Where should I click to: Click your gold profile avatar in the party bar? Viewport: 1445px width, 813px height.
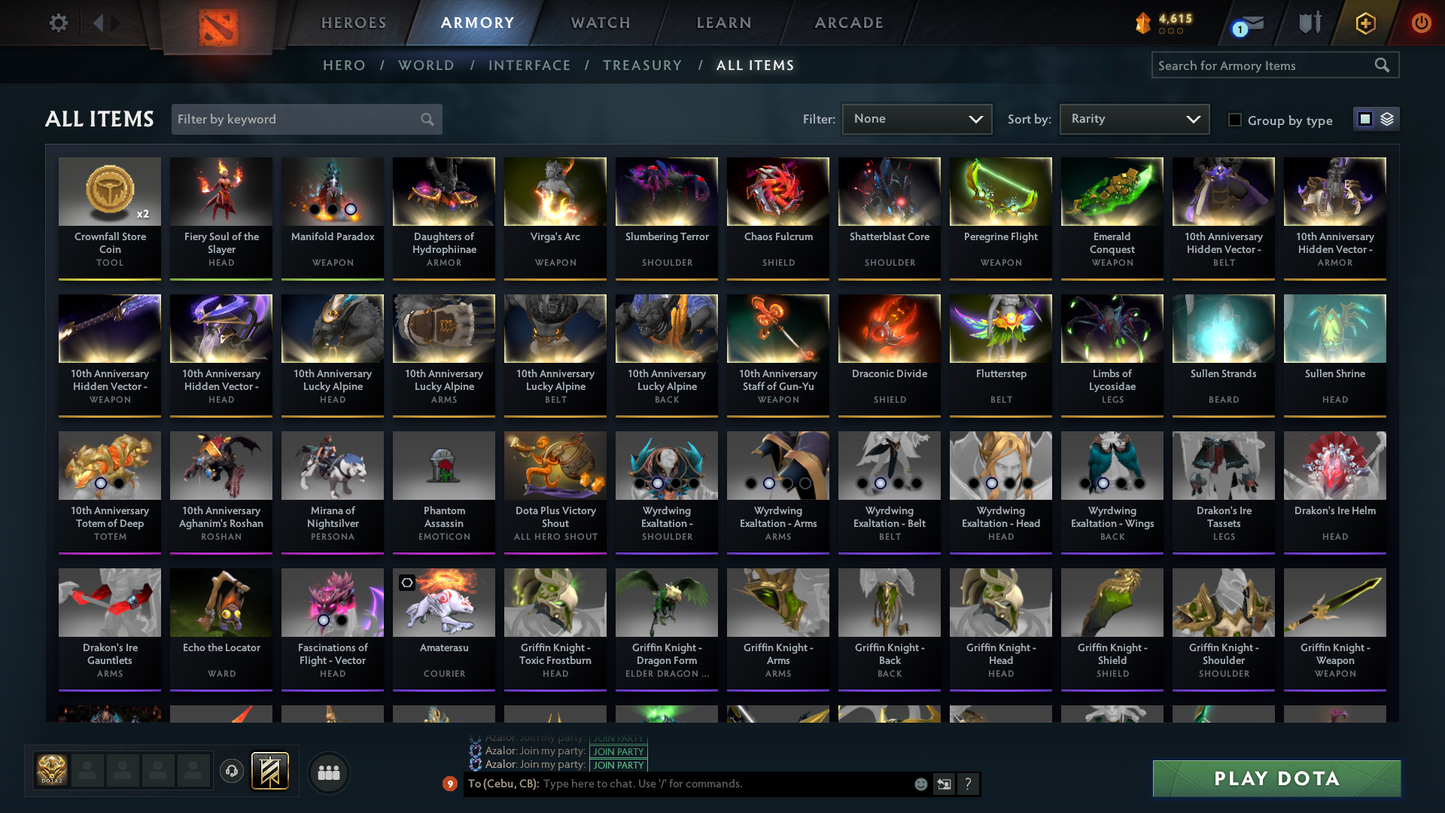coord(50,770)
